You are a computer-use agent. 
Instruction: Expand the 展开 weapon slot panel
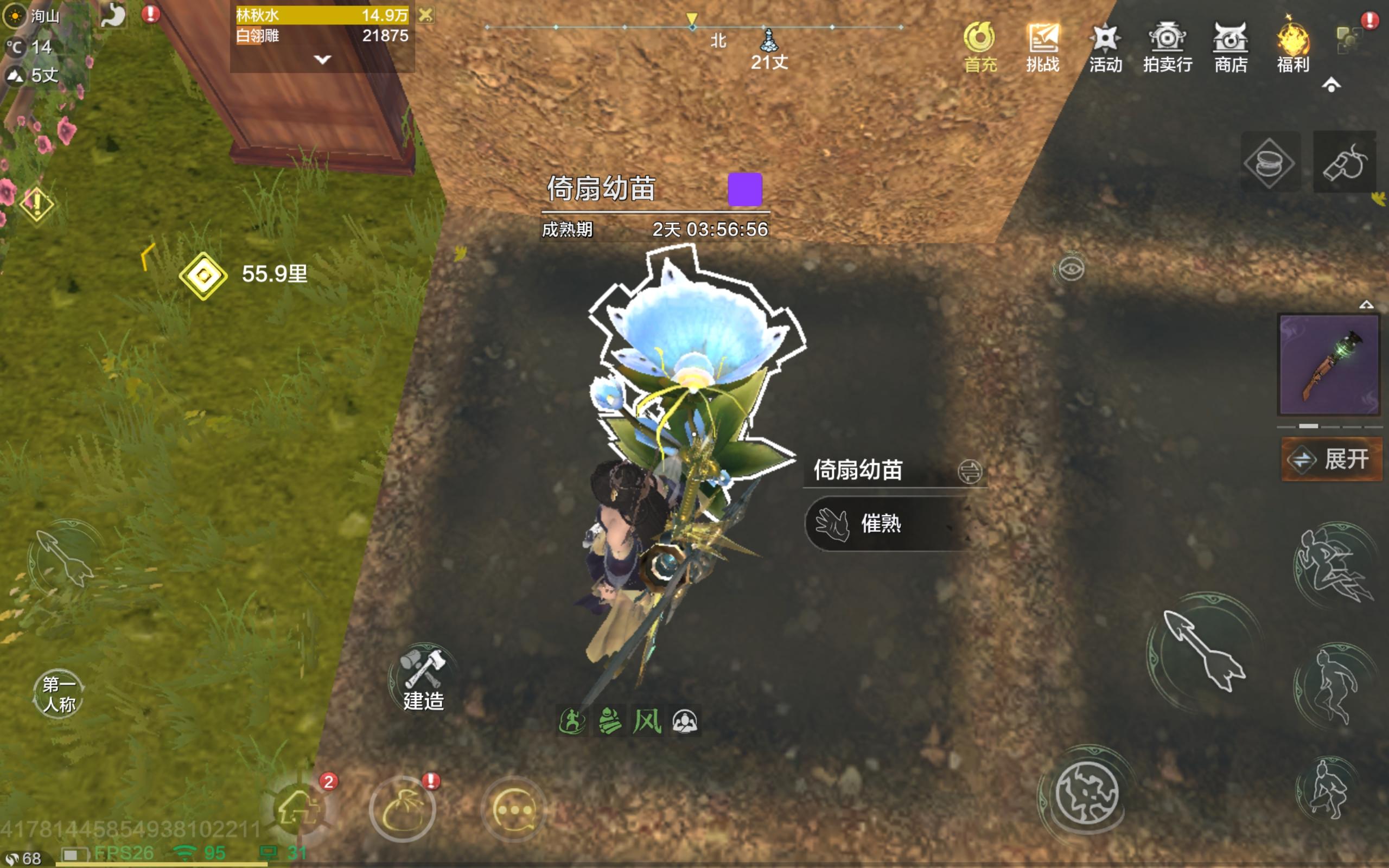pos(1330,459)
